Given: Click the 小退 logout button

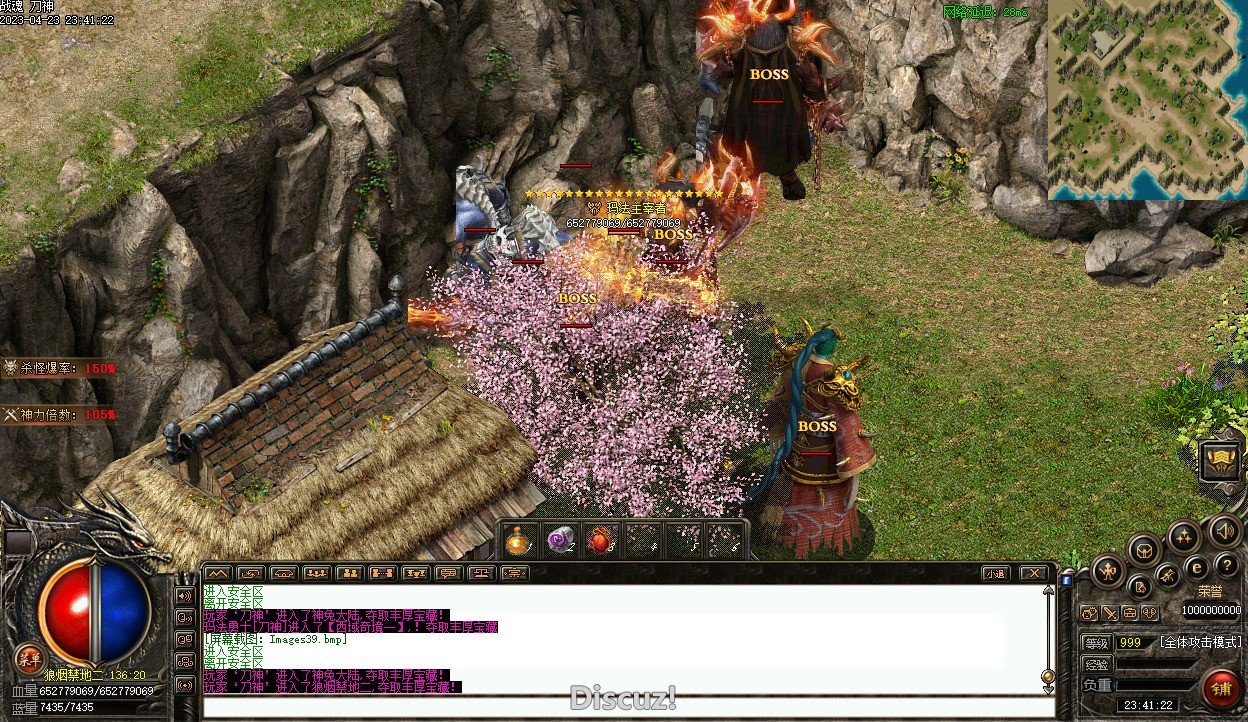Looking at the screenshot, I should coord(994,574).
